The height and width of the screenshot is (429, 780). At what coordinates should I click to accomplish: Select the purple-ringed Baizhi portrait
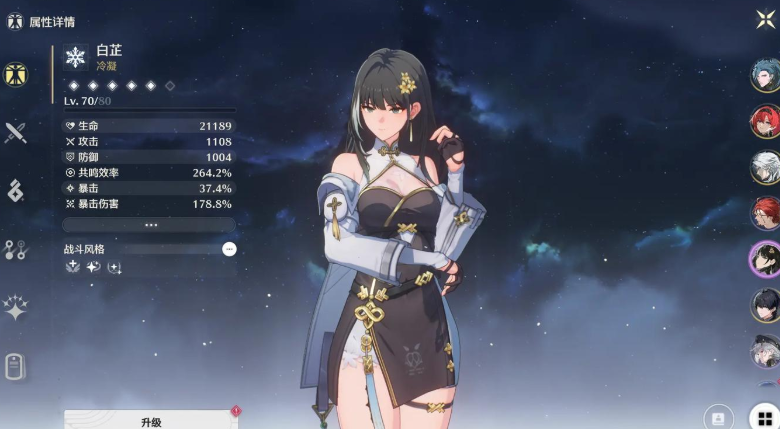click(765, 258)
